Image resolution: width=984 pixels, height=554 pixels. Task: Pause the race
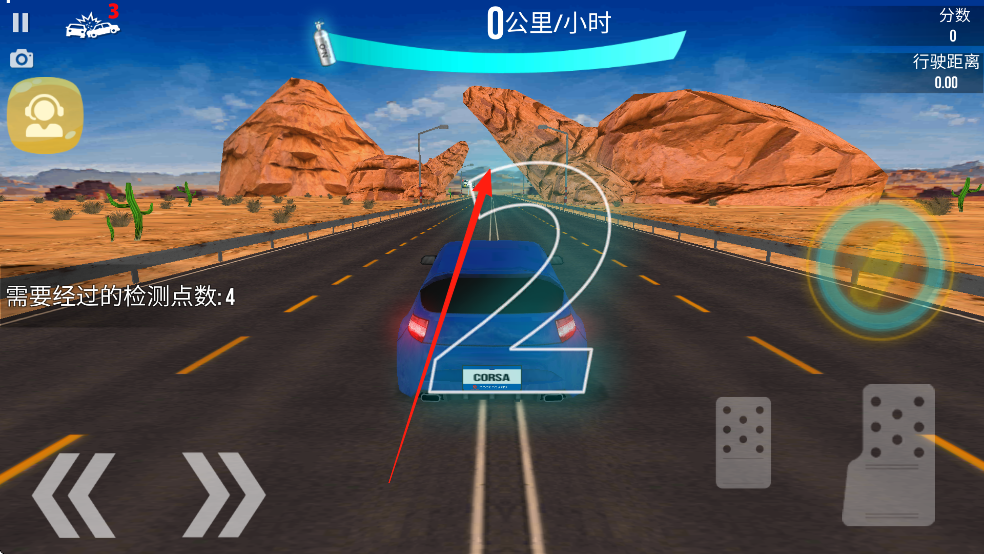pos(21,22)
